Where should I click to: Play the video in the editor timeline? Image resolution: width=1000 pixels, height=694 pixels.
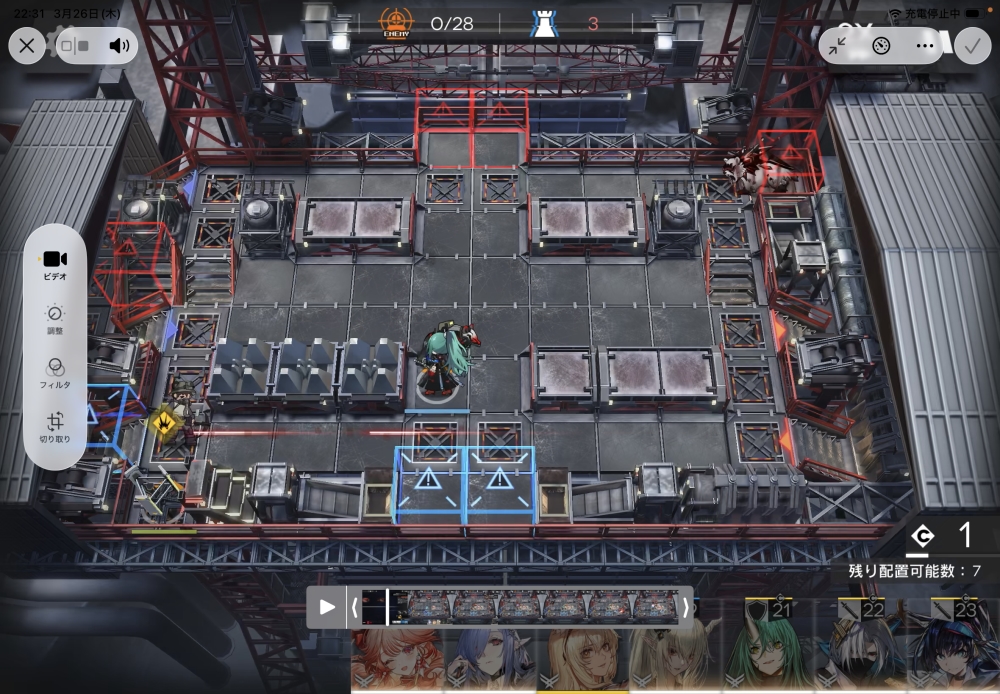point(327,607)
